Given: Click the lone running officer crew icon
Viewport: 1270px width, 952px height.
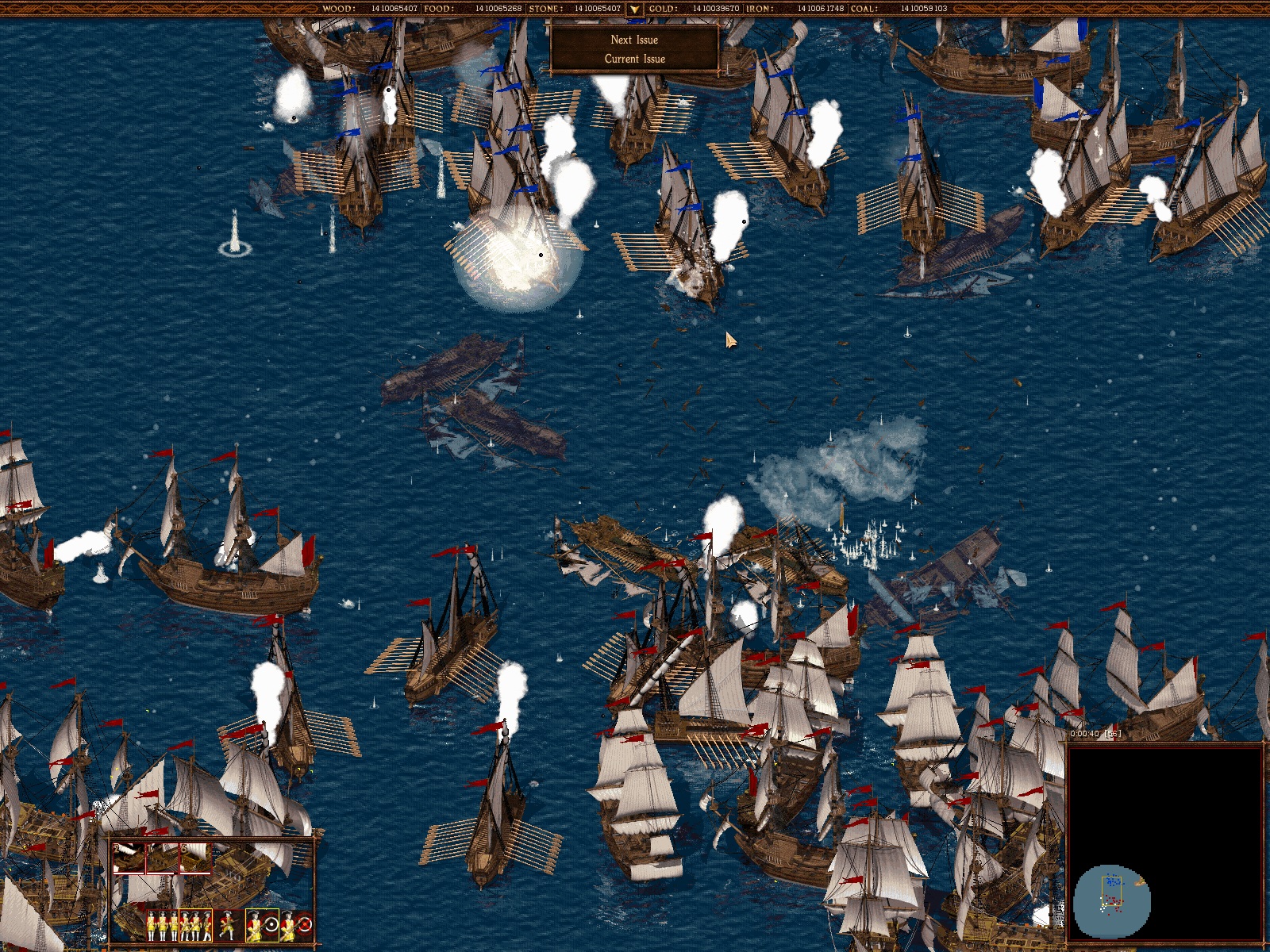Looking at the screenshot, I should click(229, 925).
